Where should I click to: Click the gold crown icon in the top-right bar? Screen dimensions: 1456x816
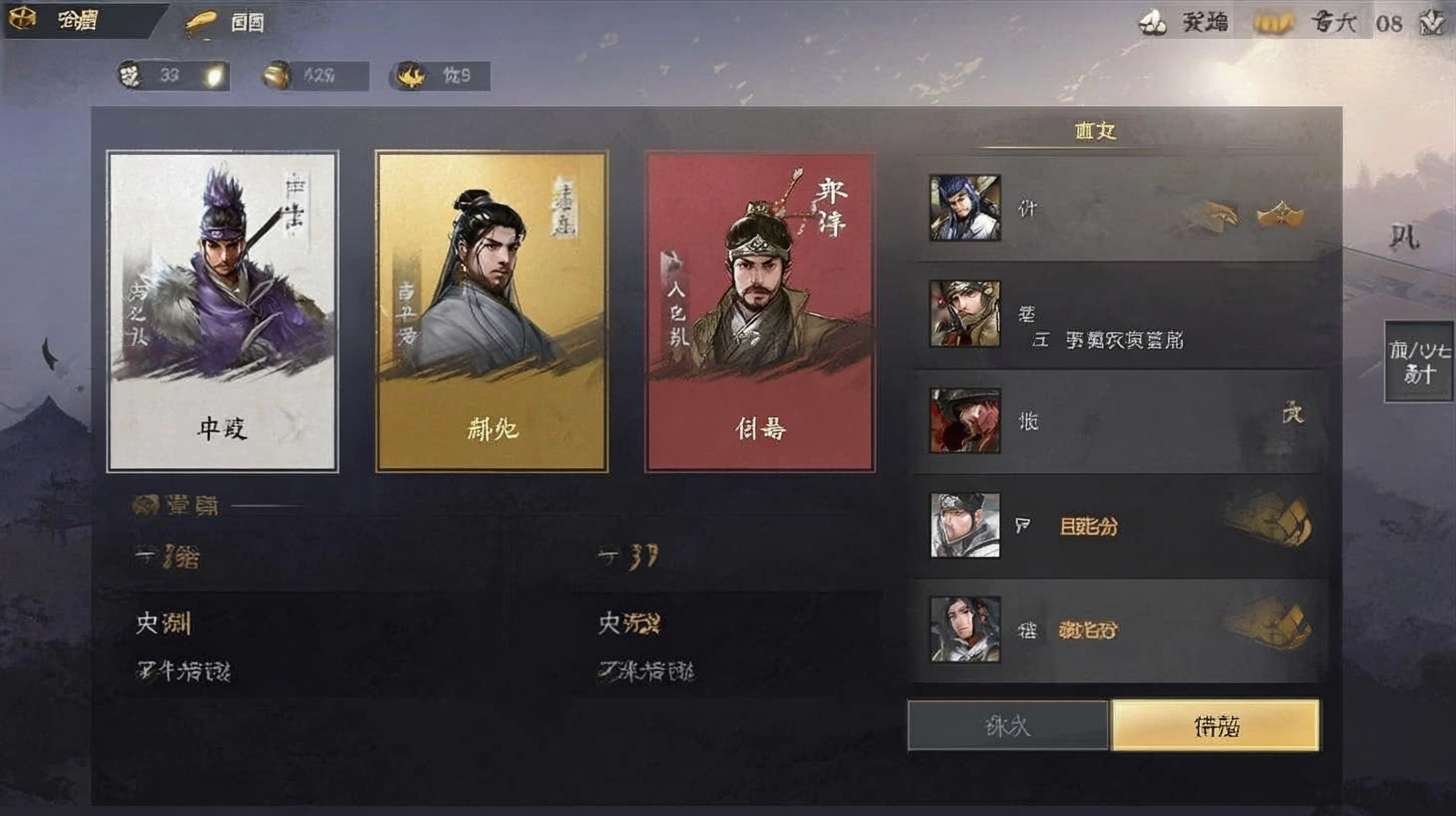[1273, 22]
